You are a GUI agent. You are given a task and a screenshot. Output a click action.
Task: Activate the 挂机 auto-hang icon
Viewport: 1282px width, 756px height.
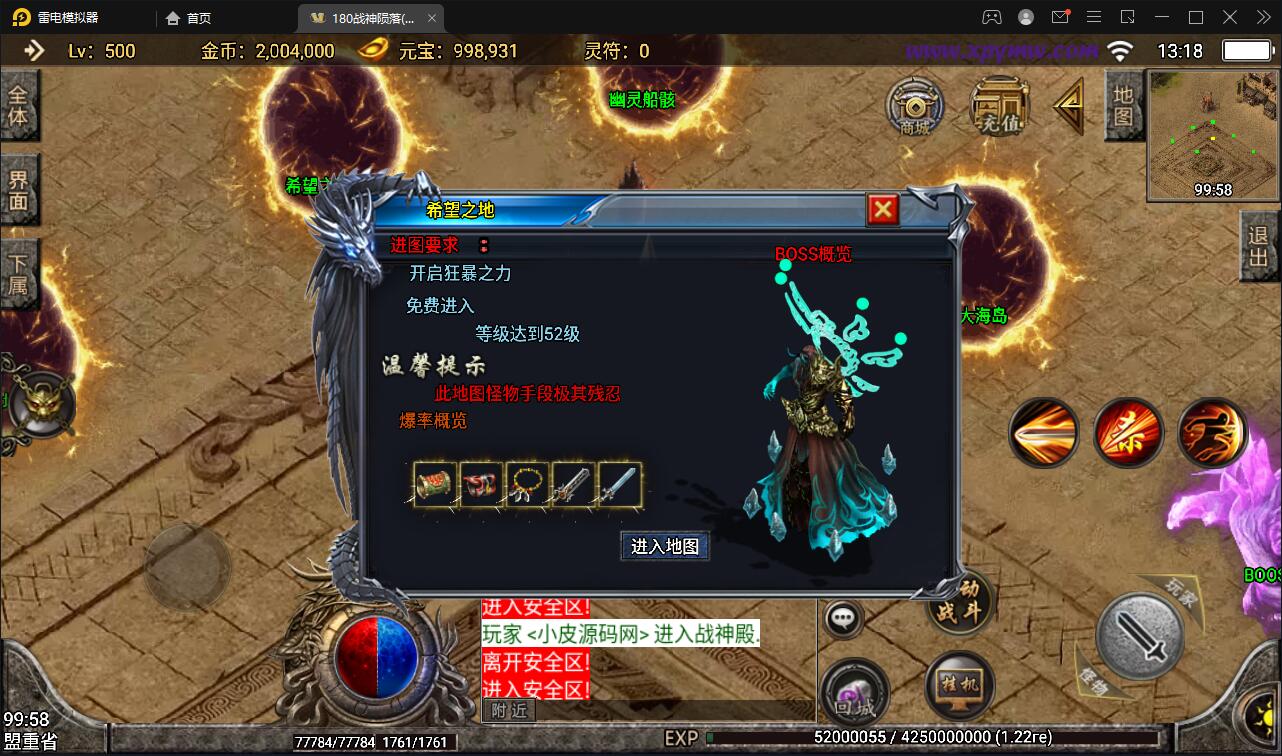tap(958, 686)
